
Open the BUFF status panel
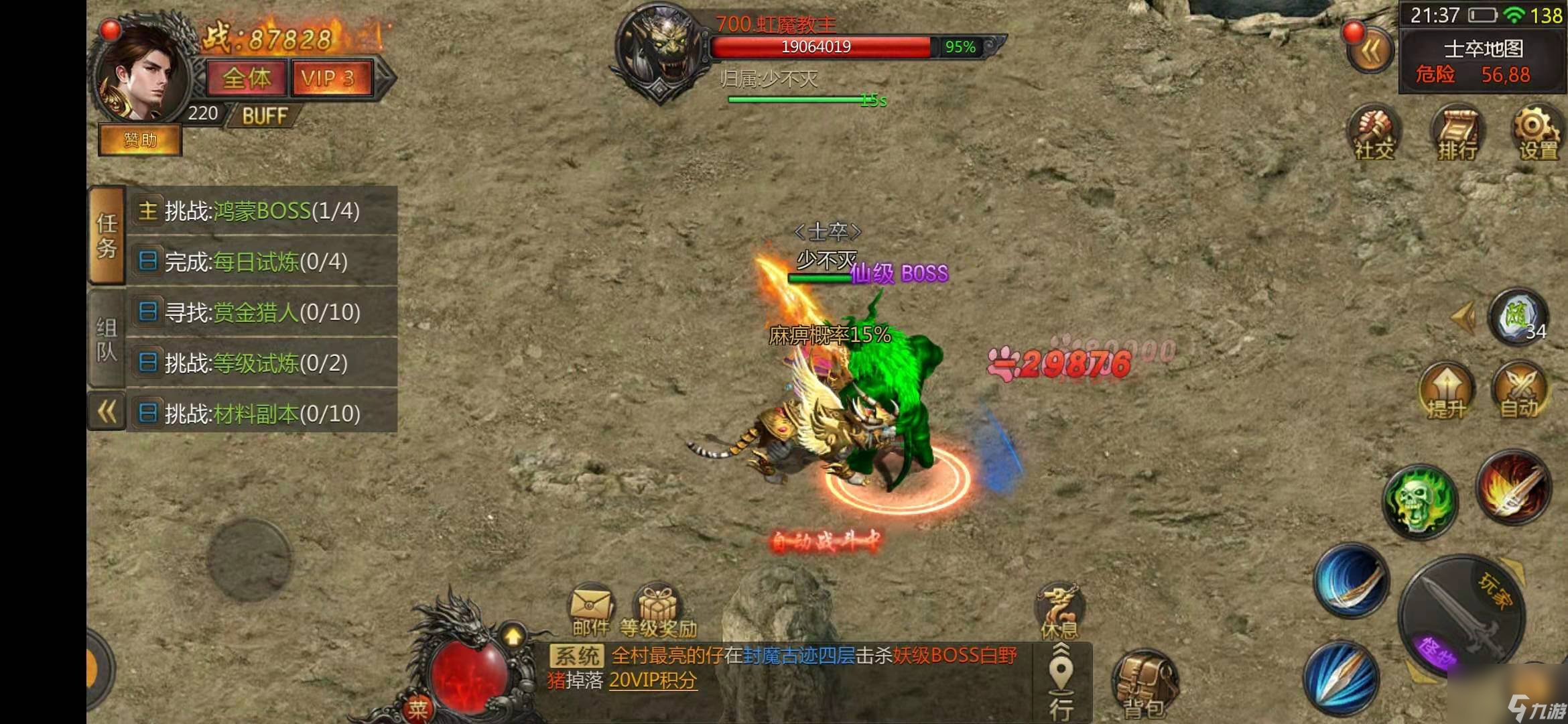tap(264, 116)
